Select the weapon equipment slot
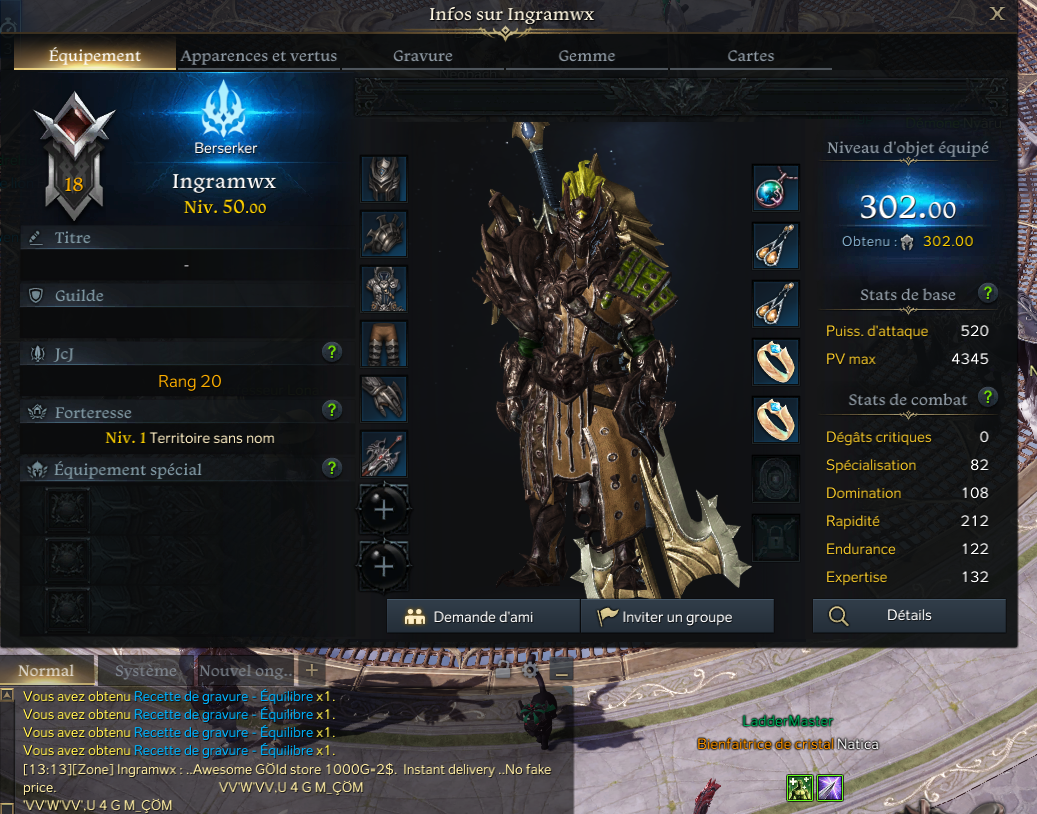 click(x=384, y=455)
